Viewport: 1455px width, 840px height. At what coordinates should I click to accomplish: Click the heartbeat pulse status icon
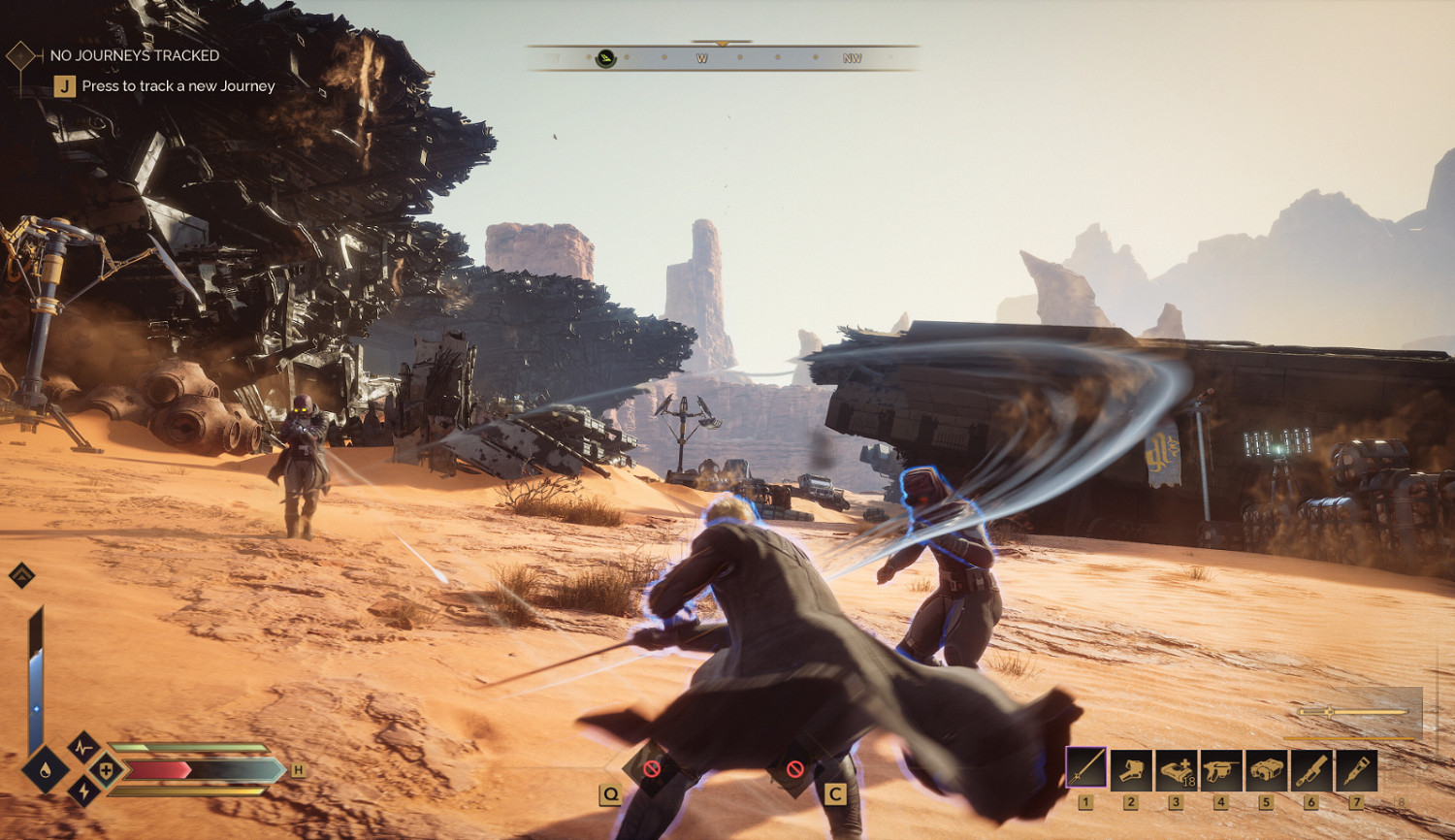pyautogui.click(x=83, y=749)
